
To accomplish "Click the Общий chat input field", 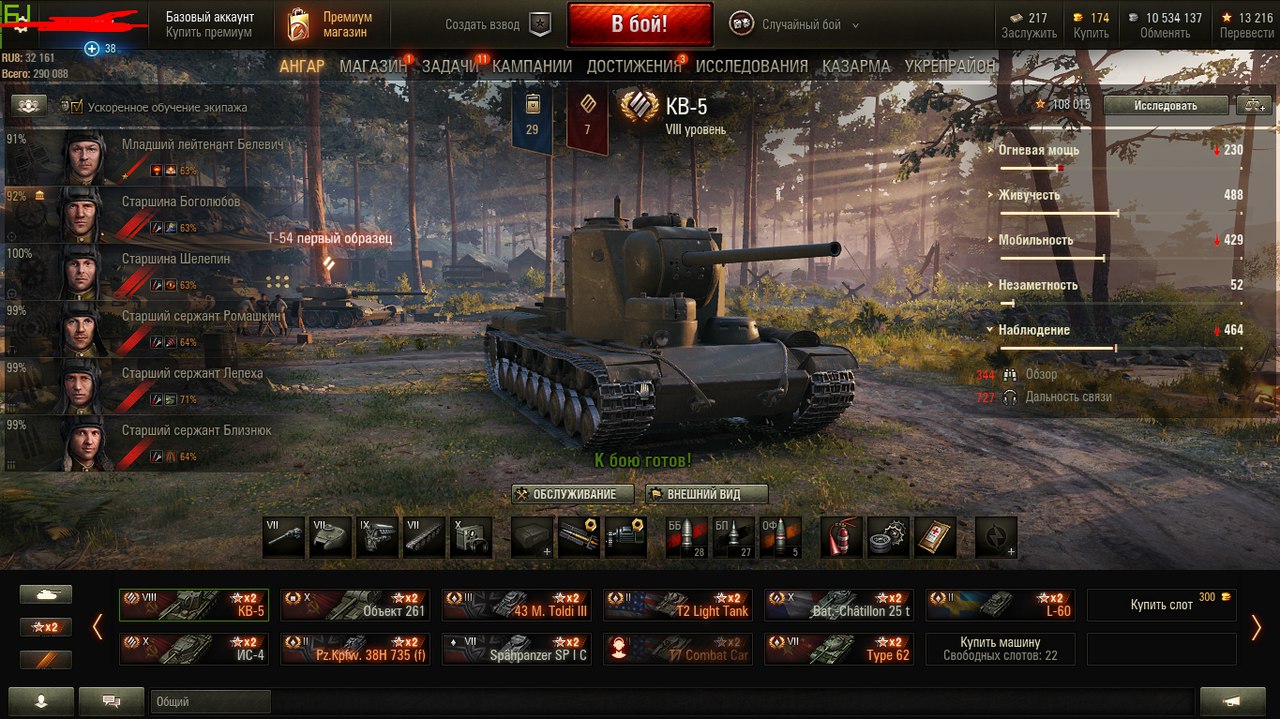I will tap(210, 702).
